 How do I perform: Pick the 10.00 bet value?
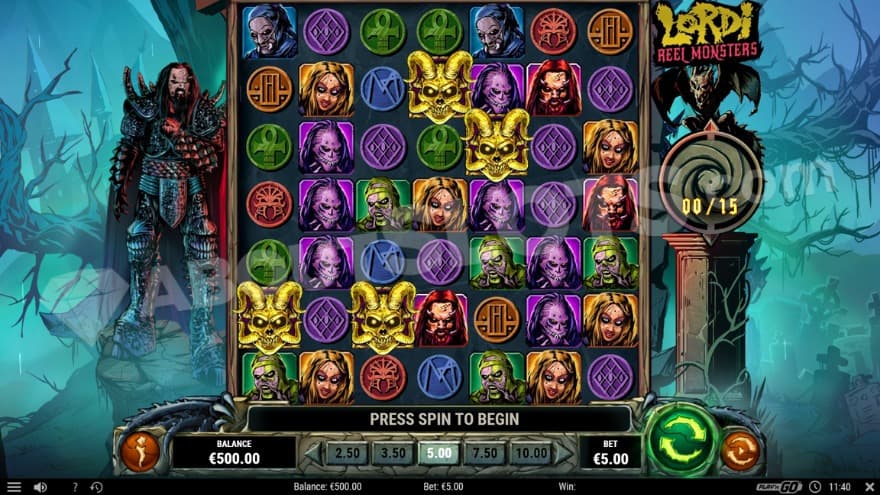530,452
